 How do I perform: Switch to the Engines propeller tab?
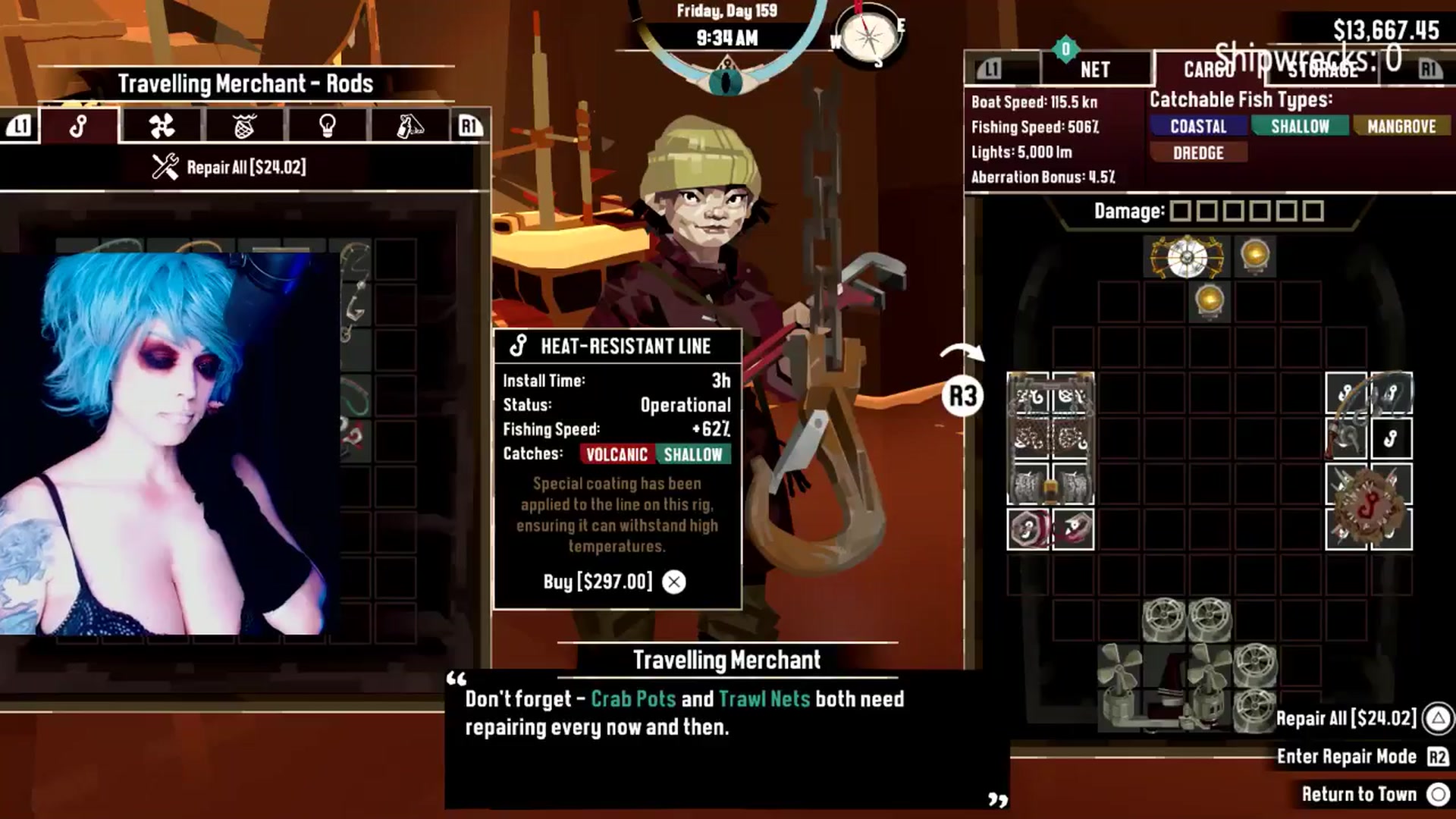162,126
